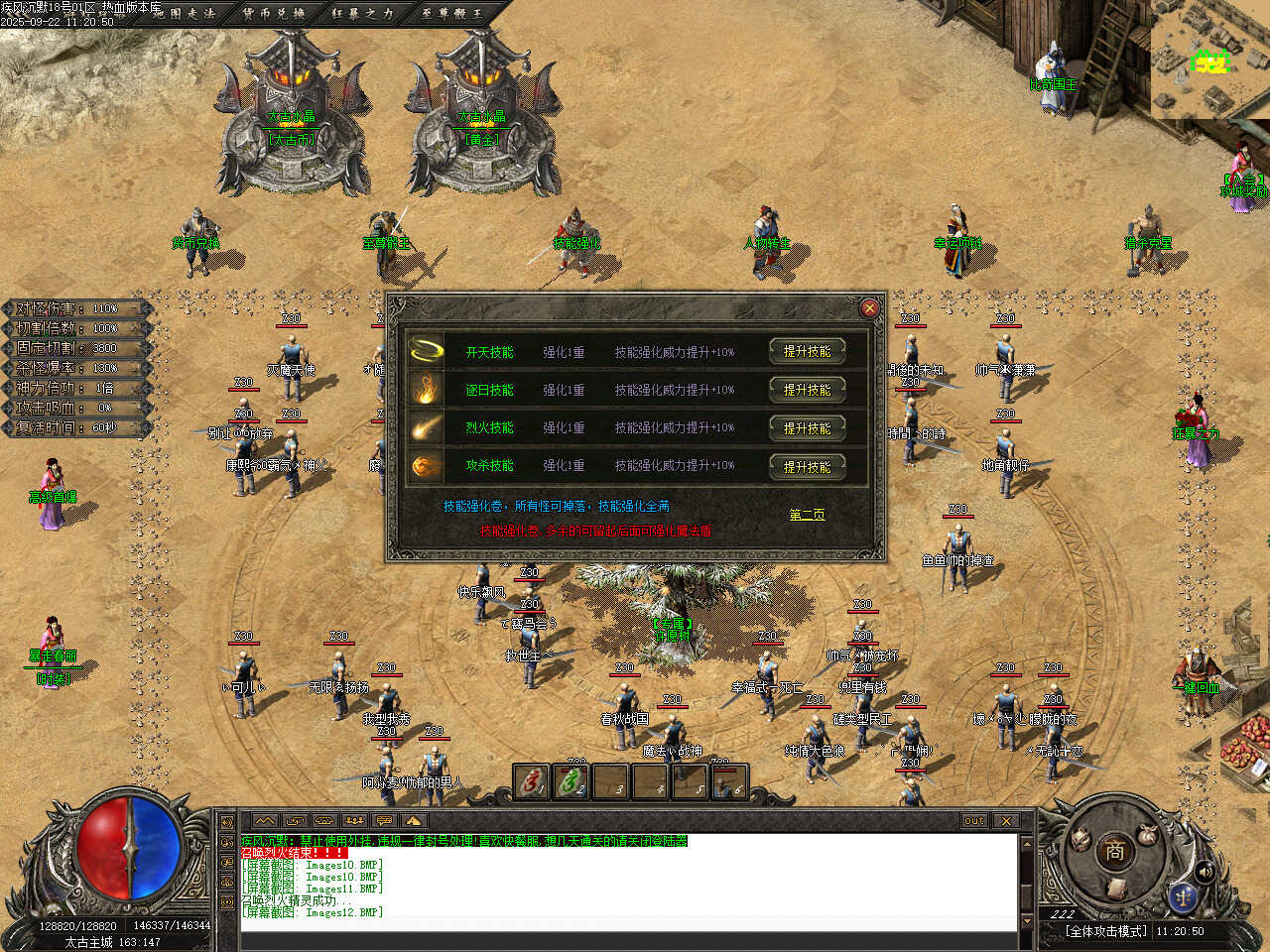Open the 至尊骰王 top menu

[x=451, y=13]
